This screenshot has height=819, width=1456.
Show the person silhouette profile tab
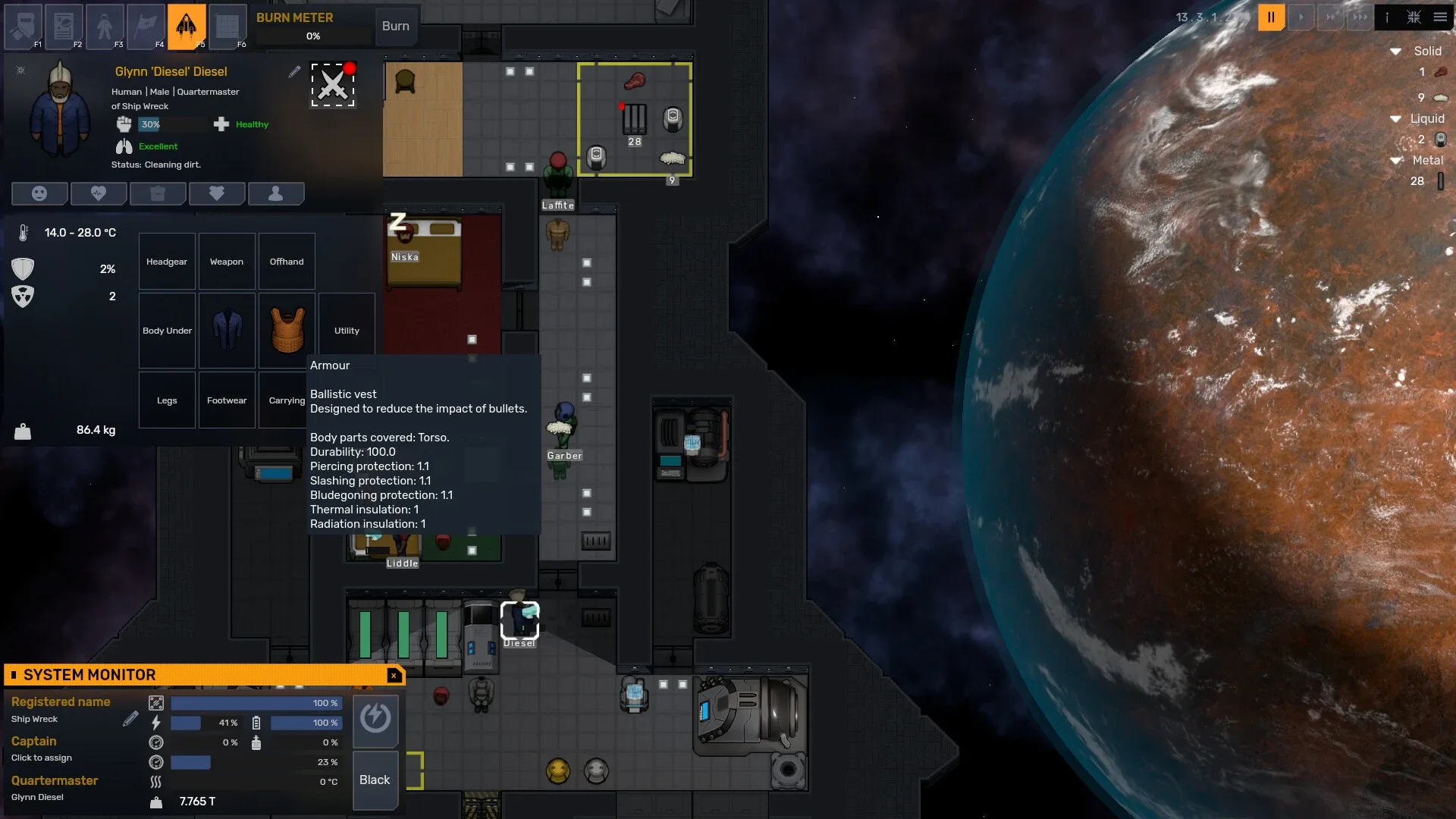coord(276,193)
